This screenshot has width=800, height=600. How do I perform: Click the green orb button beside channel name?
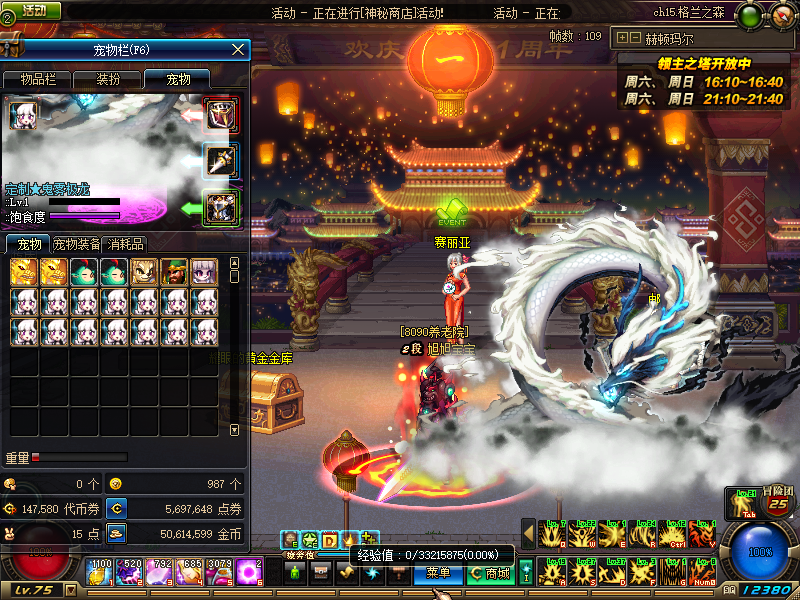(752, 14)
